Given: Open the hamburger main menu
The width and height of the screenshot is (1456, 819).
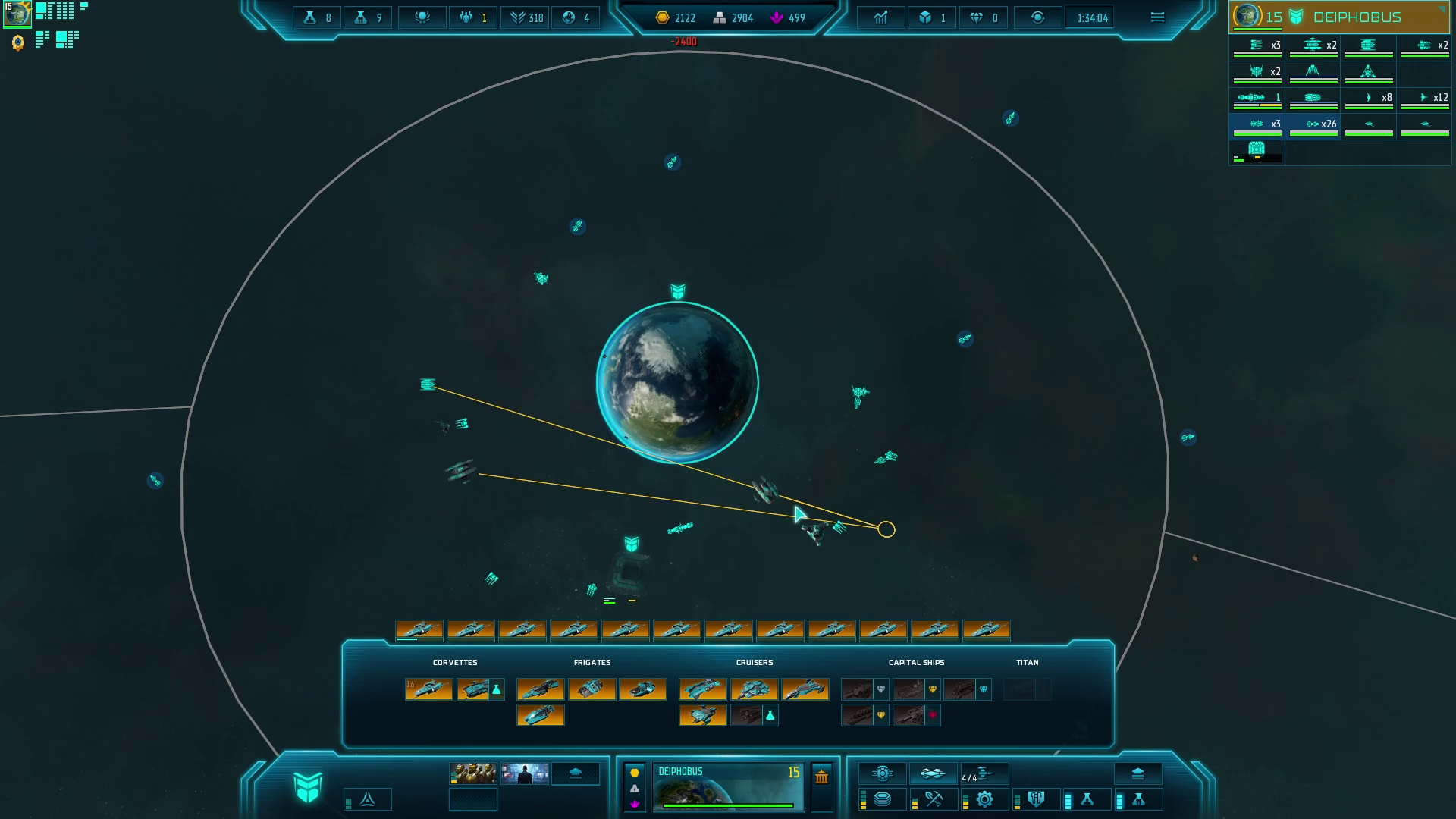Looking at the screenshot, I should tap(1157, 17).
